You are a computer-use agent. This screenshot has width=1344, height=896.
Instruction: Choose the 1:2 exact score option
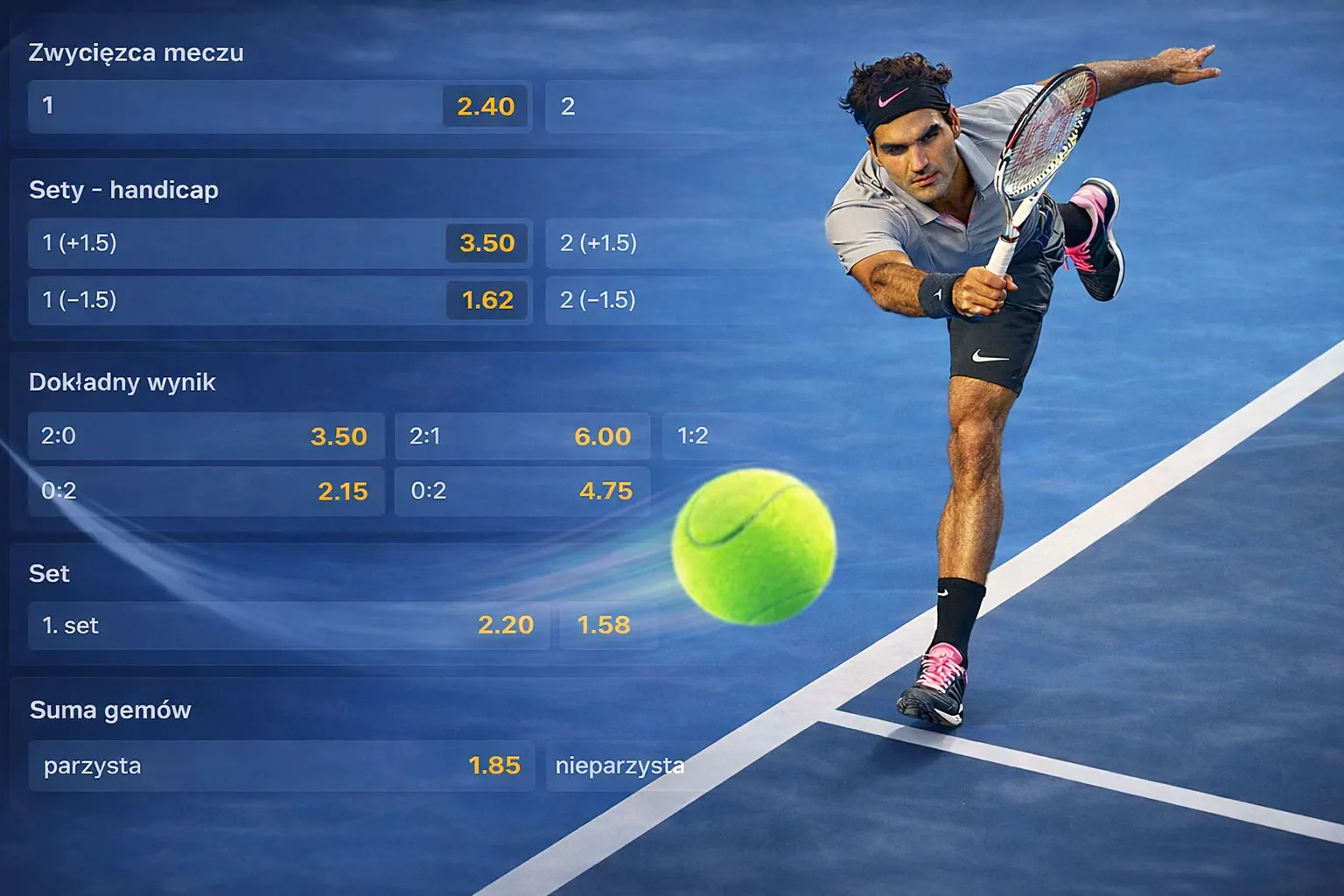(693, 436)
